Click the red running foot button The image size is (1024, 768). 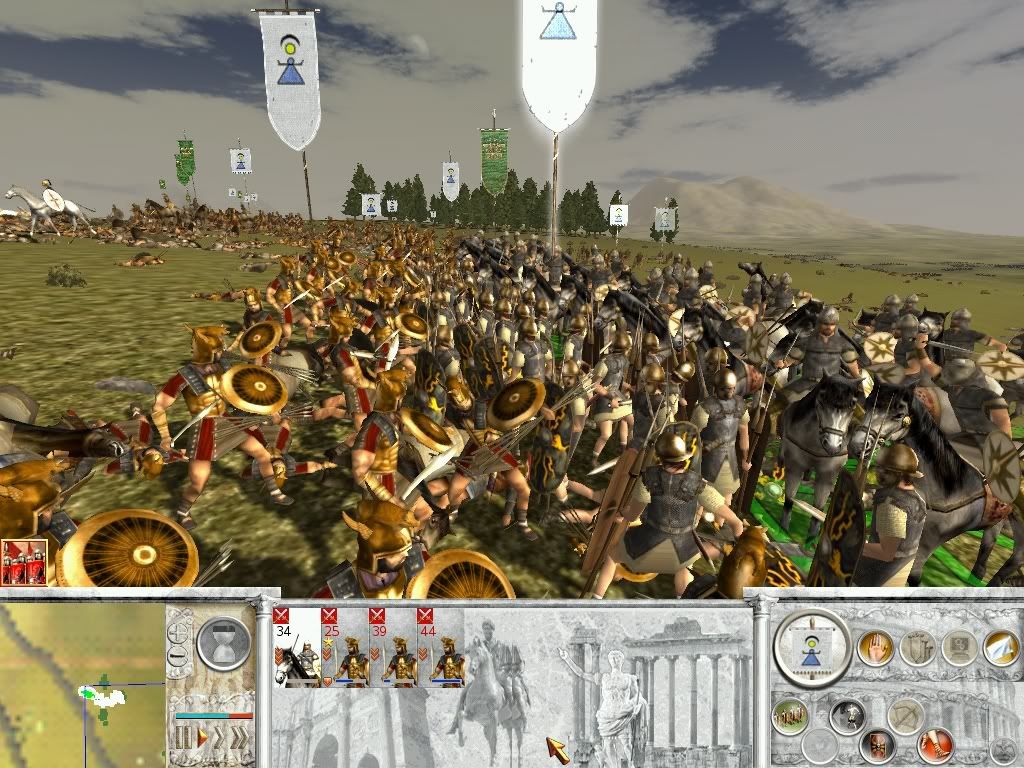pos(935,744)
